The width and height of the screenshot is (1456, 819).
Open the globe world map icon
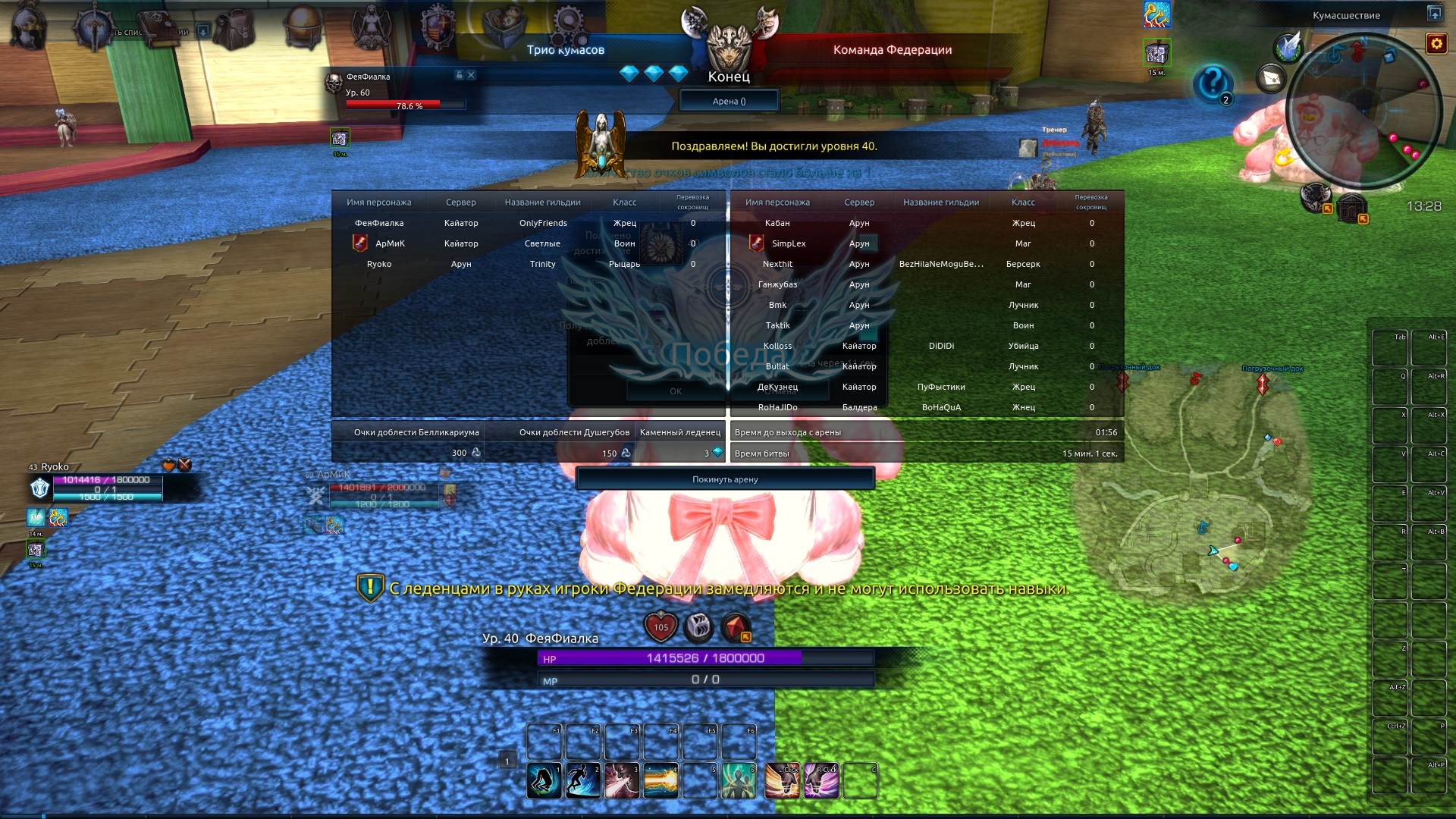pyautogui.click(x=303, y=27)
